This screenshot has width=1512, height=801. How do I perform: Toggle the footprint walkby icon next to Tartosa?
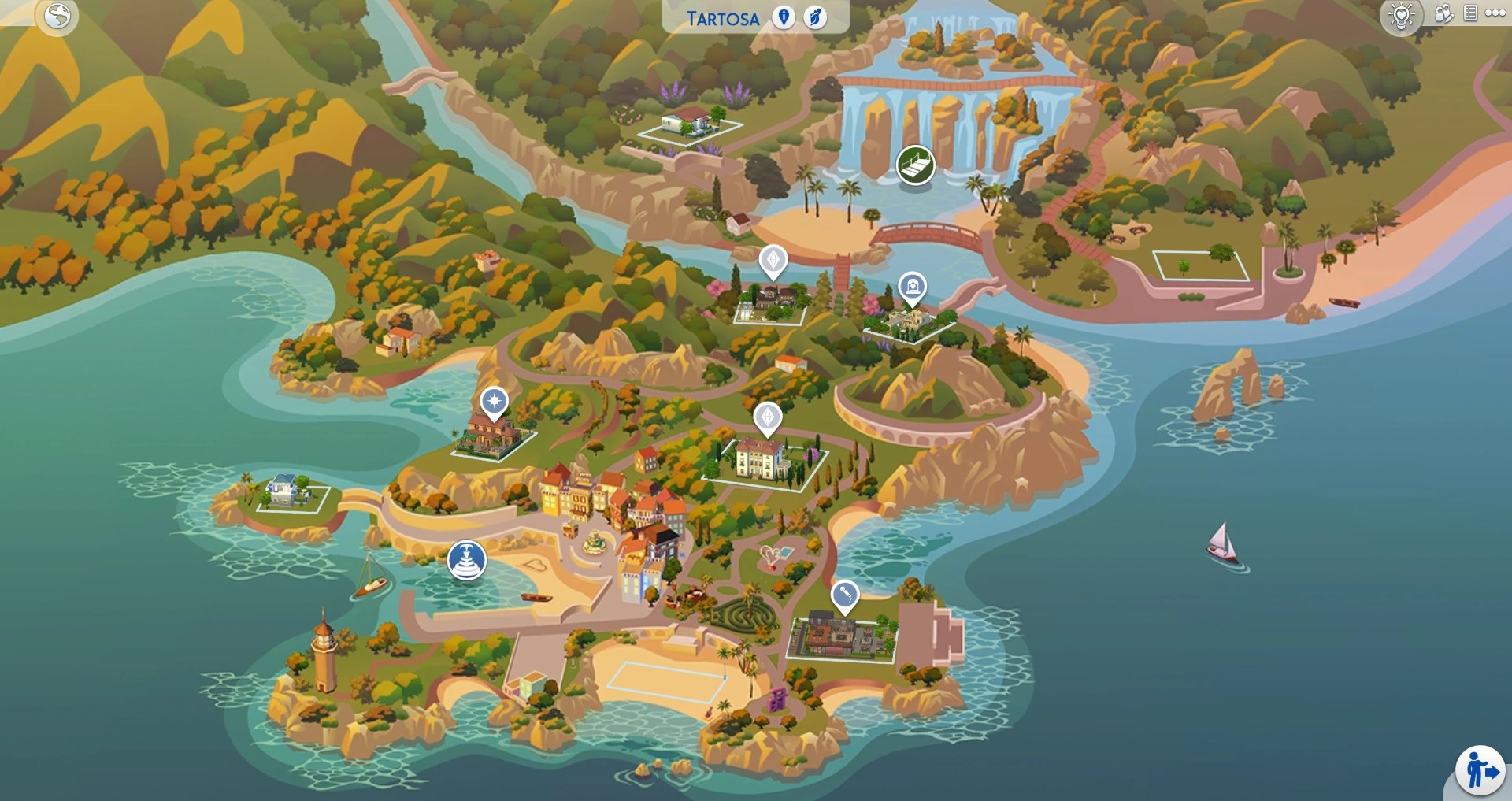pyautogui.click(x=816, y=17)
